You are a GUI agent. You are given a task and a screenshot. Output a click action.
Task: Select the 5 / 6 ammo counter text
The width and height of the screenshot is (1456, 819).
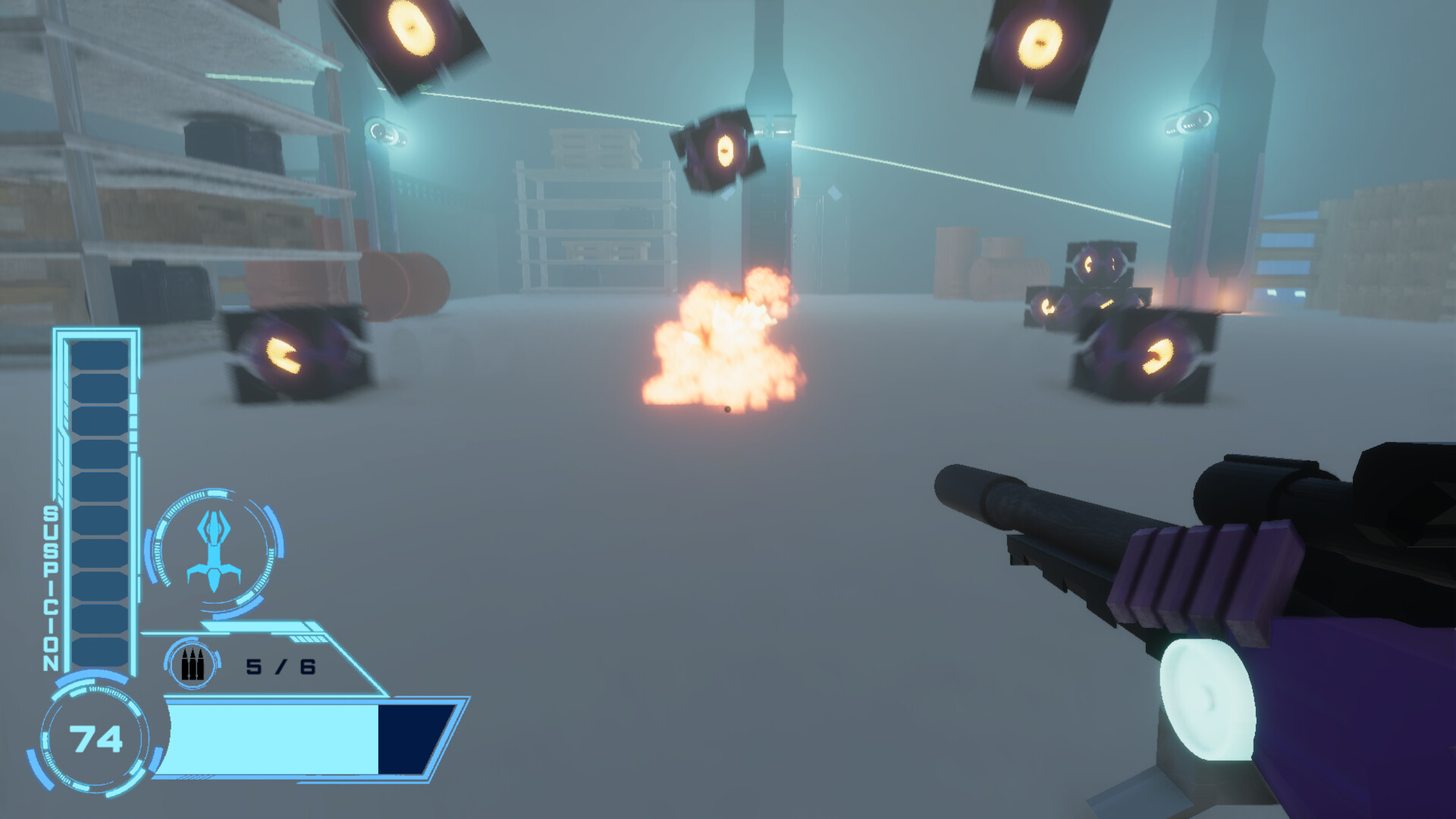(x=283, y=666)
